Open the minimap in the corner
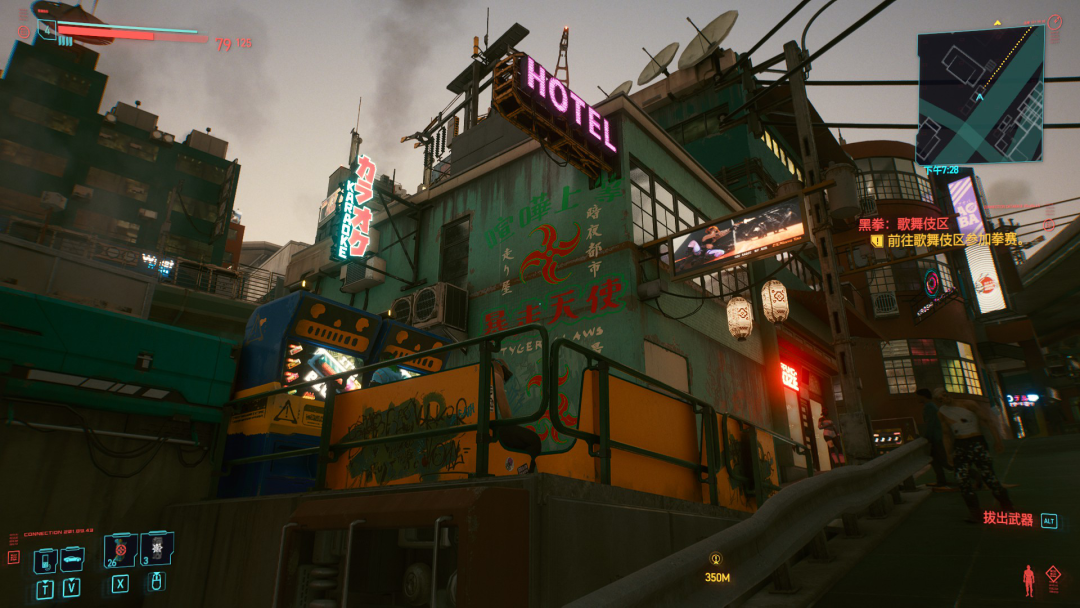 tap(980, 94)
